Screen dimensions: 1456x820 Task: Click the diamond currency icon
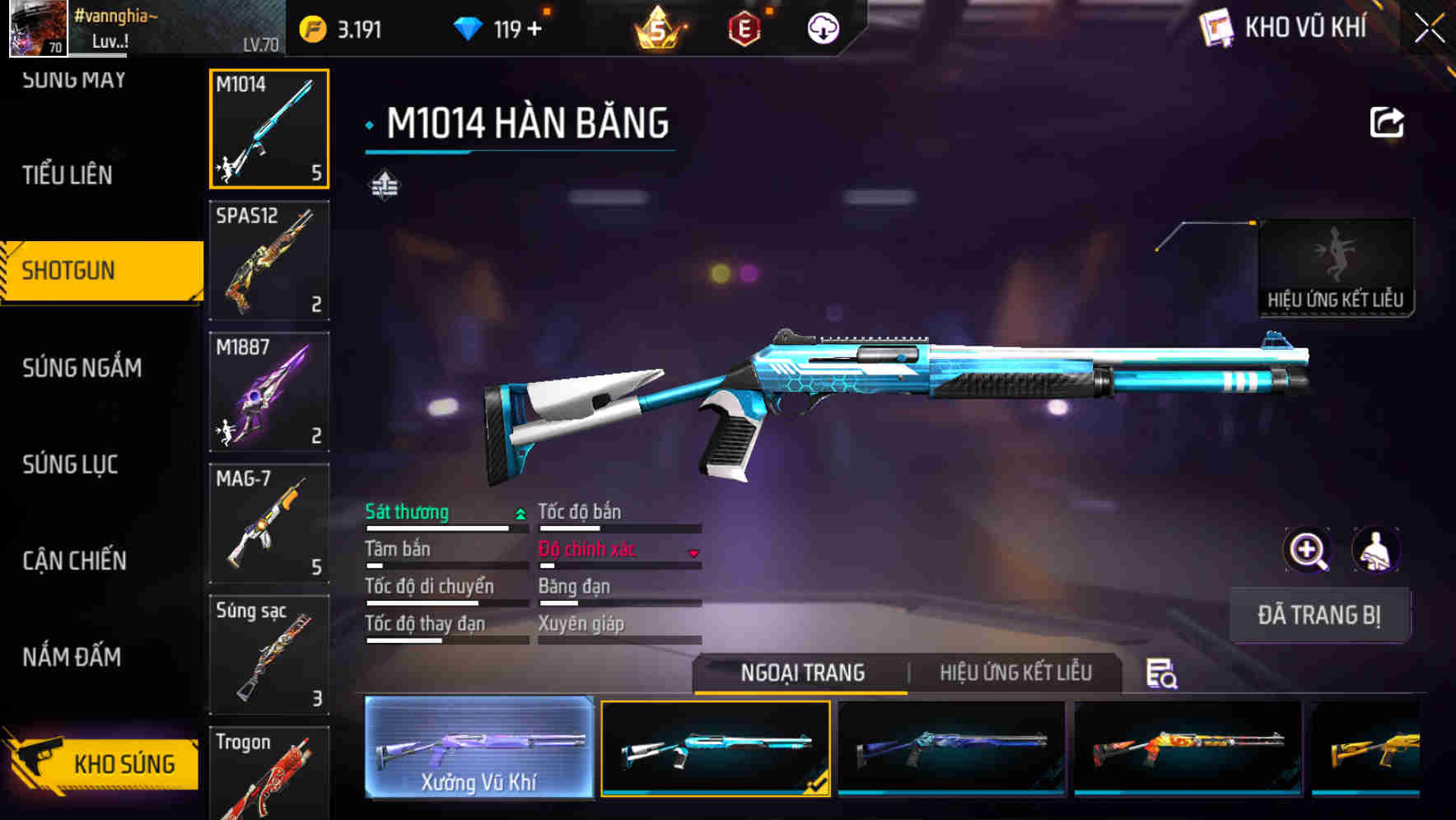[469, 26]
